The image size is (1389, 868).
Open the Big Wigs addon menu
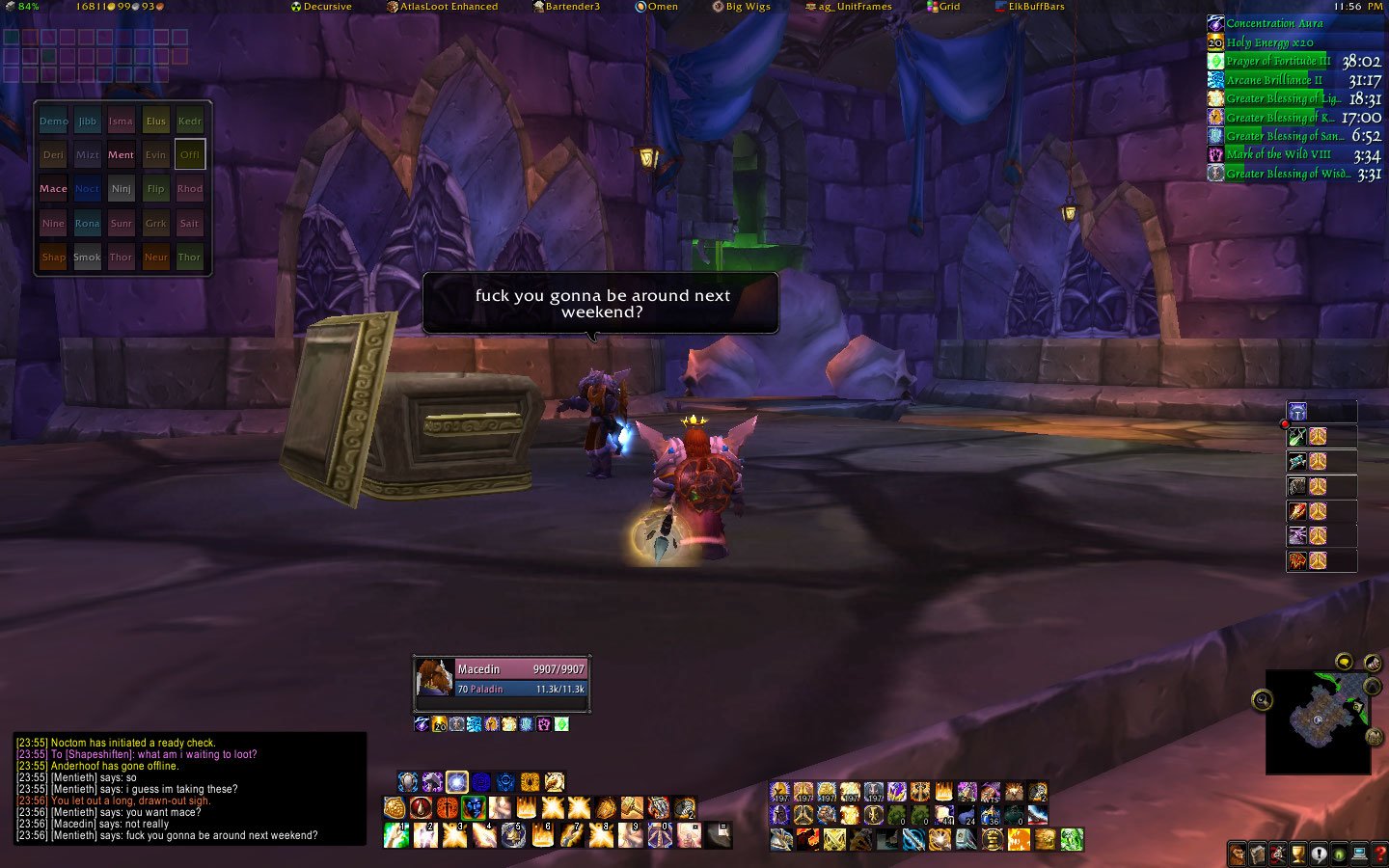tap(742, 7)
